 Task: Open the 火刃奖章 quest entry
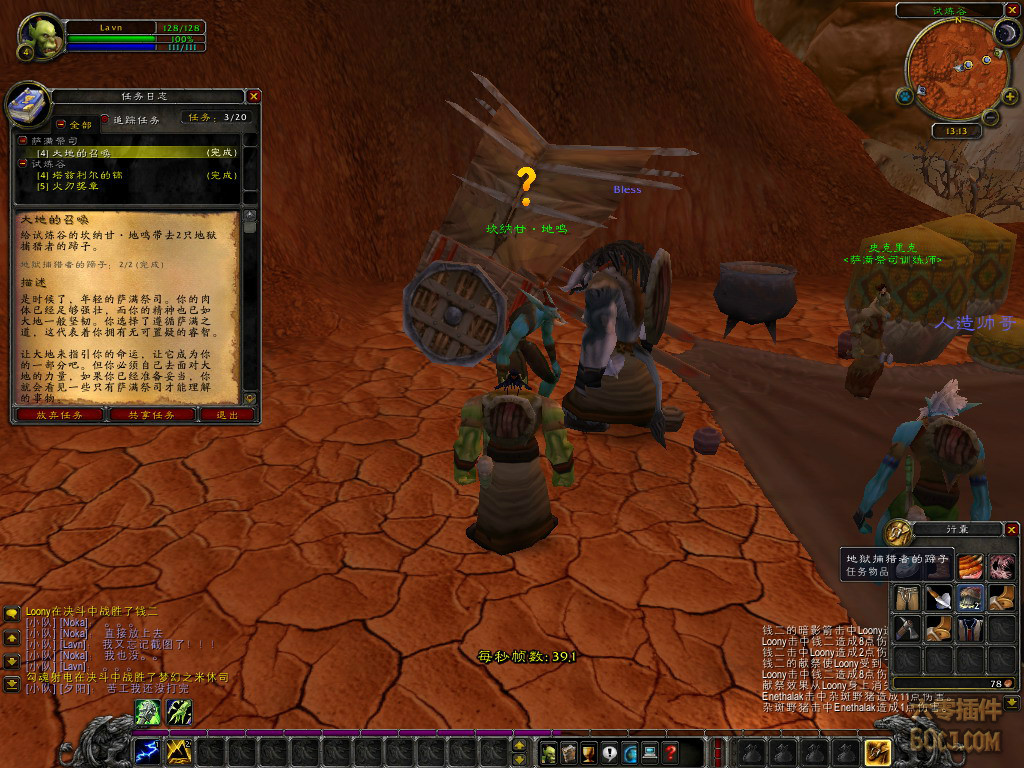[68, 186]
